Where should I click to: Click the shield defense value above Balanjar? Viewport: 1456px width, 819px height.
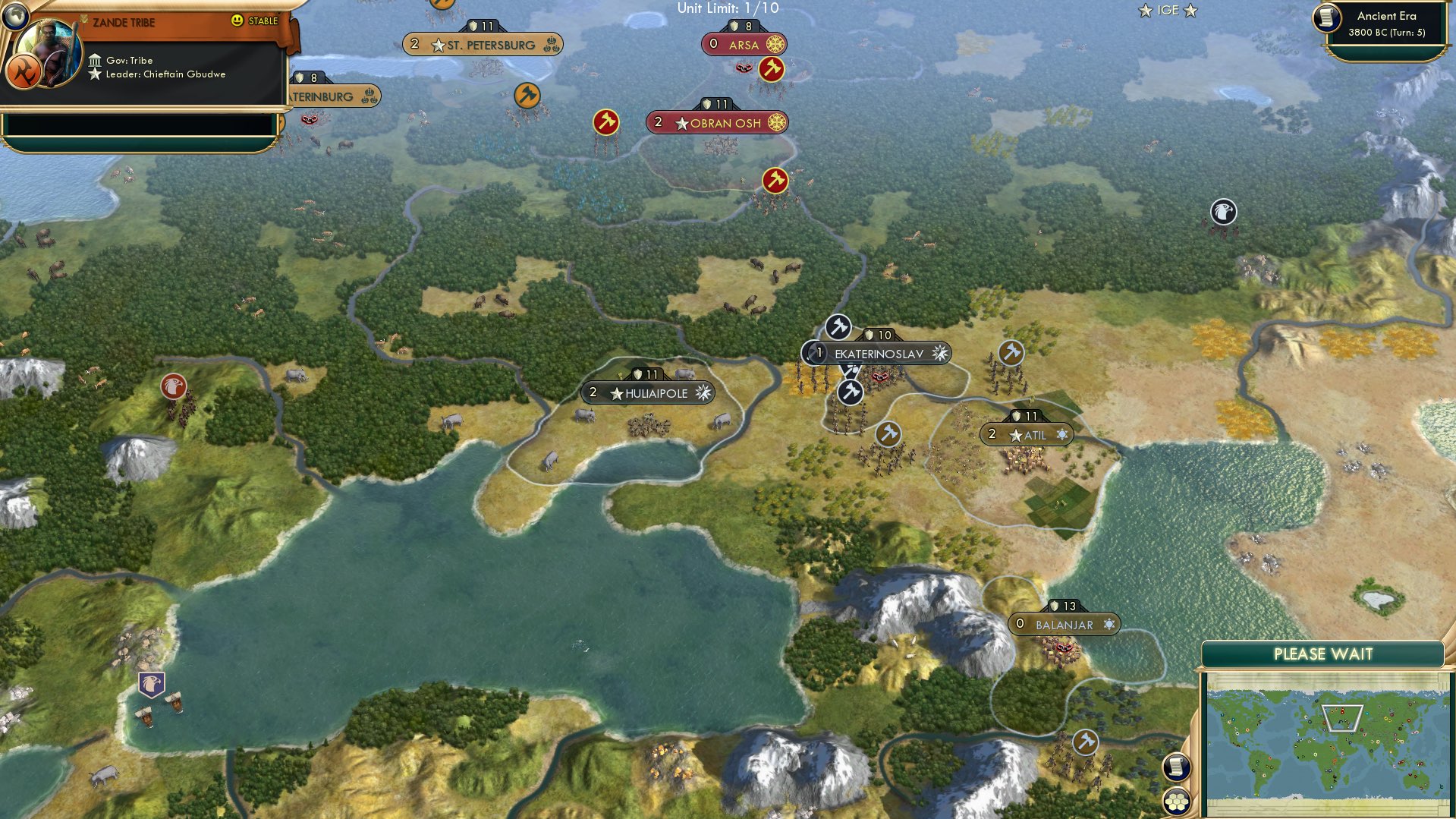tap(1064, 605)
